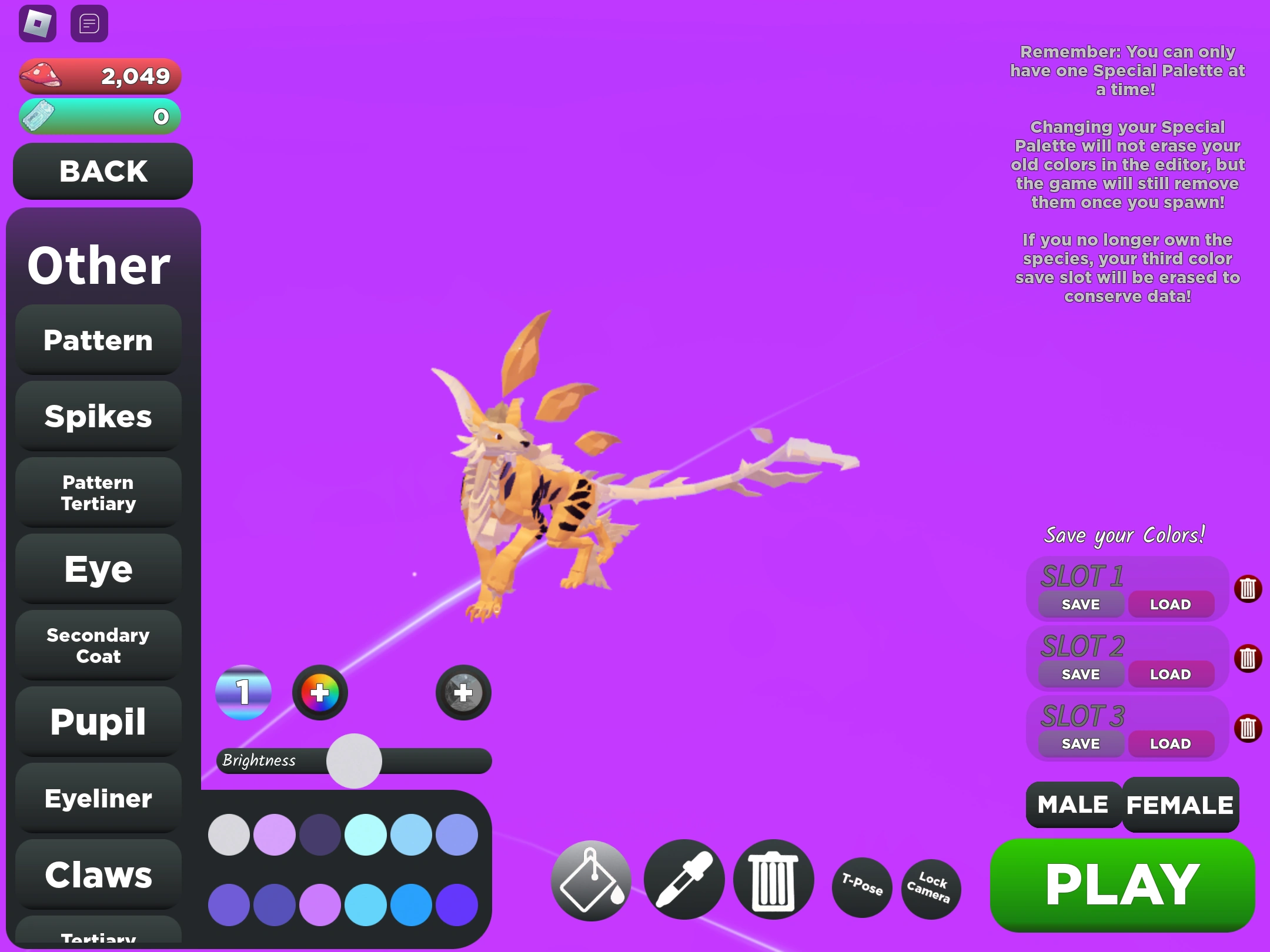The image size is (1270, 952).
Task: Open the Pattern color category
Action: (98, 340)
